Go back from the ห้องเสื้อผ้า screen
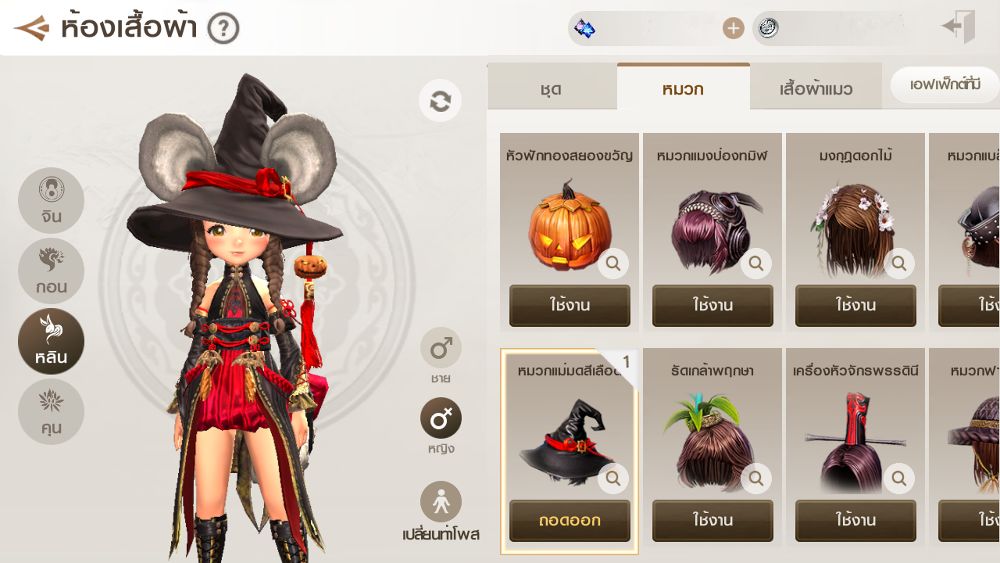Screen dimensions: 1000x563 coord(31,28)
